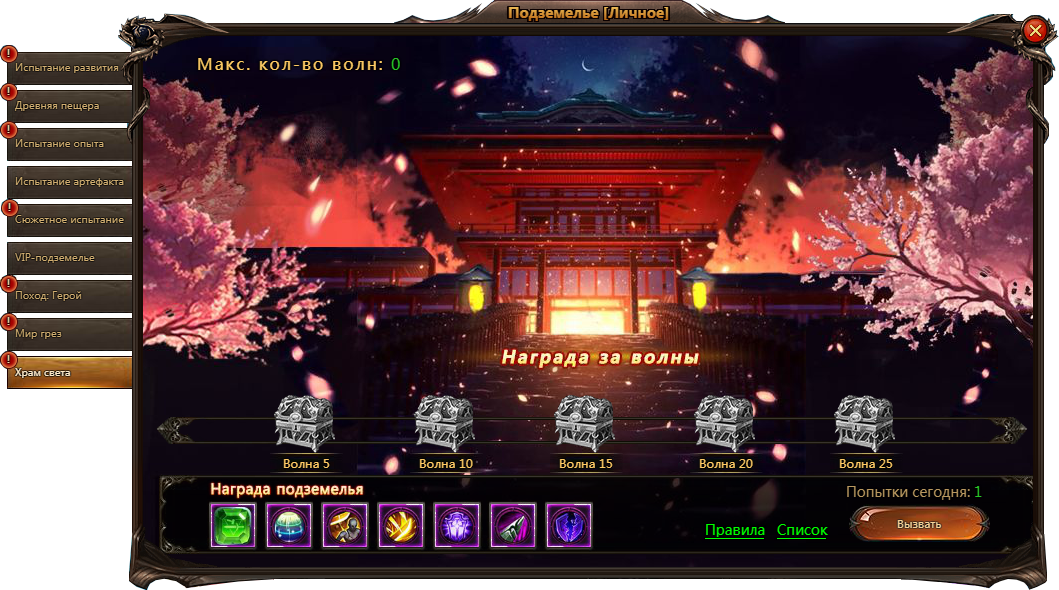Image resolution: width=1059 pixels, height=590 pixels.
Task: Click the Вызвать button
Action: tap(919, 524)
